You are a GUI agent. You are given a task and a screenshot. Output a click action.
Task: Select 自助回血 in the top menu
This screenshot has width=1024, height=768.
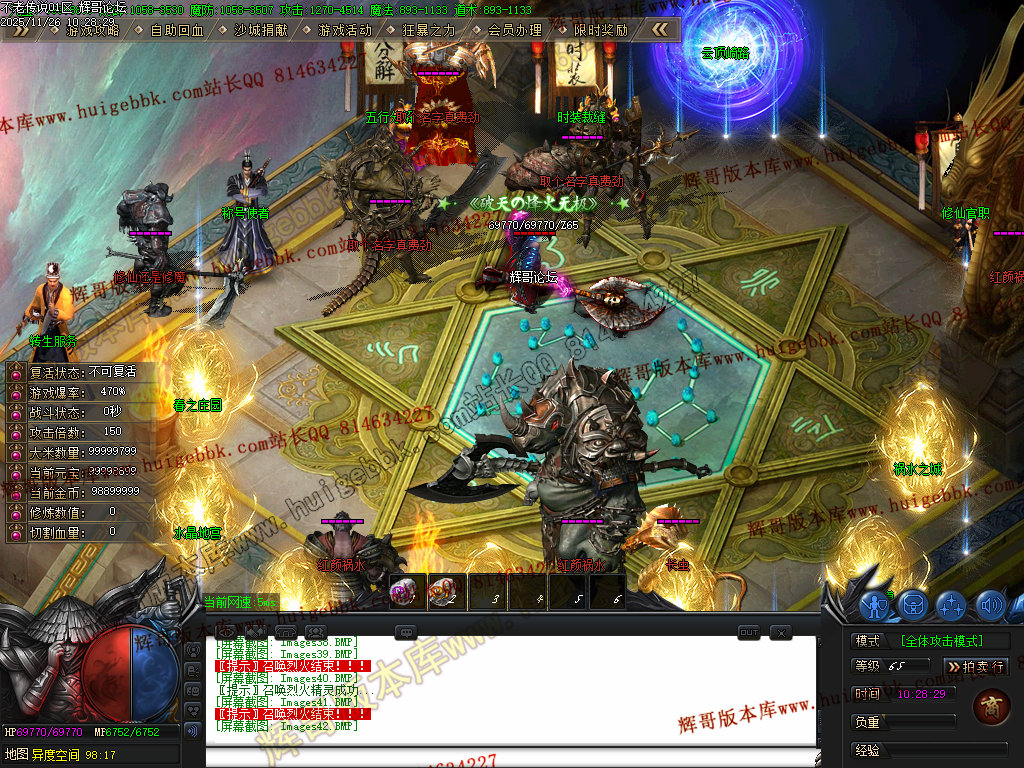[x=177, y=30]
